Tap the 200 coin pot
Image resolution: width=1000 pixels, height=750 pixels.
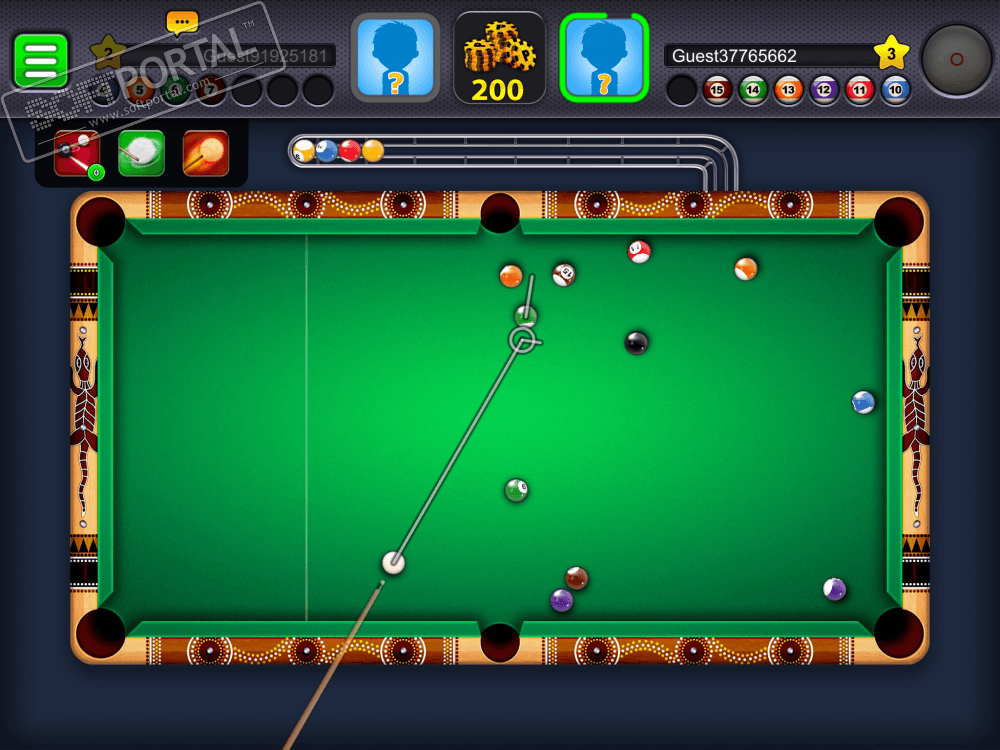coord(499,58)
